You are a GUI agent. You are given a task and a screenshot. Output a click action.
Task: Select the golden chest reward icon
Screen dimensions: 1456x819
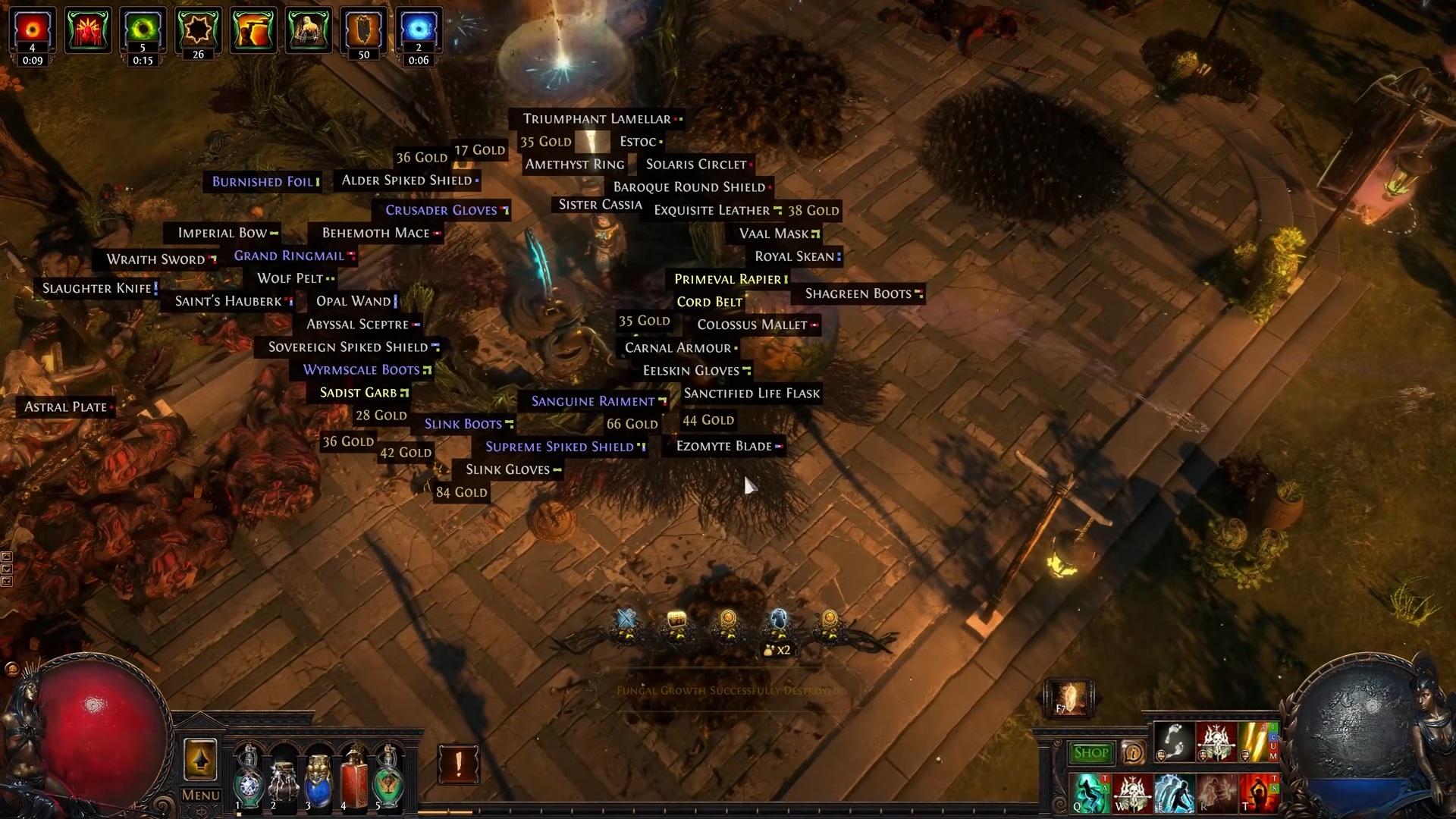click(x=676, y=625)
